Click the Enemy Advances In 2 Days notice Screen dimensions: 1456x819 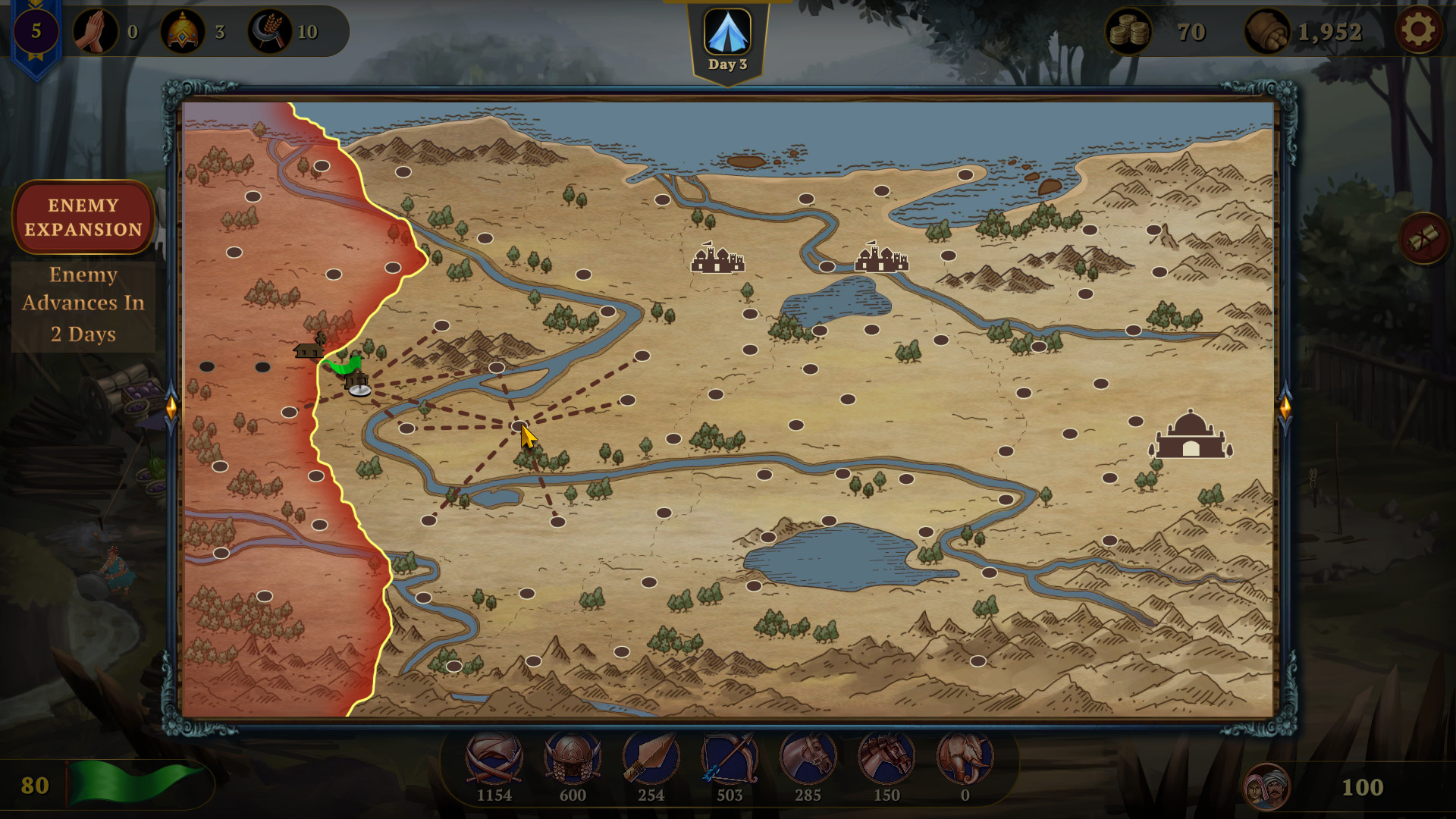pos(83,303)
